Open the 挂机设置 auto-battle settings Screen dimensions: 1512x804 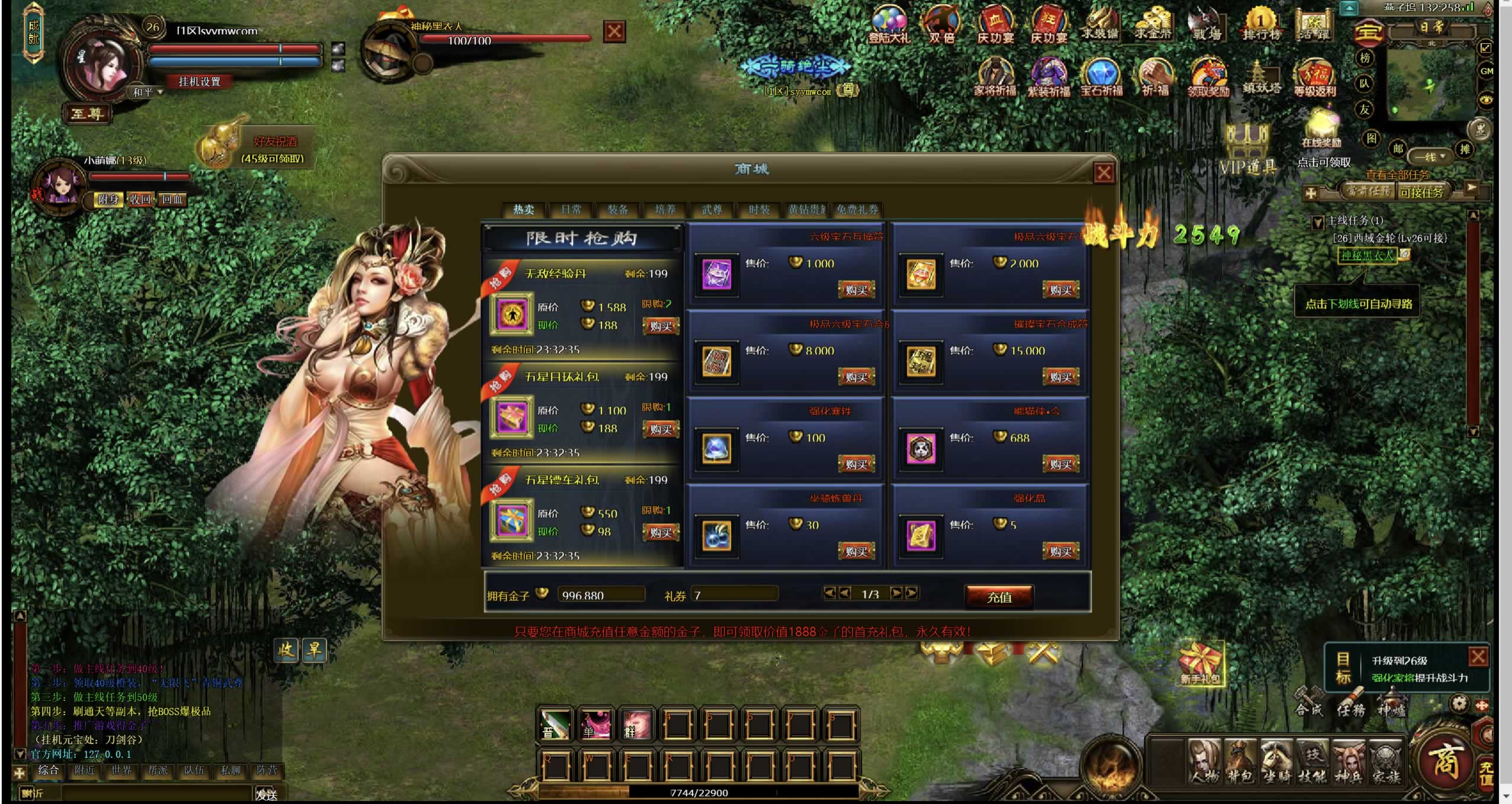click(x=200, y=82)
